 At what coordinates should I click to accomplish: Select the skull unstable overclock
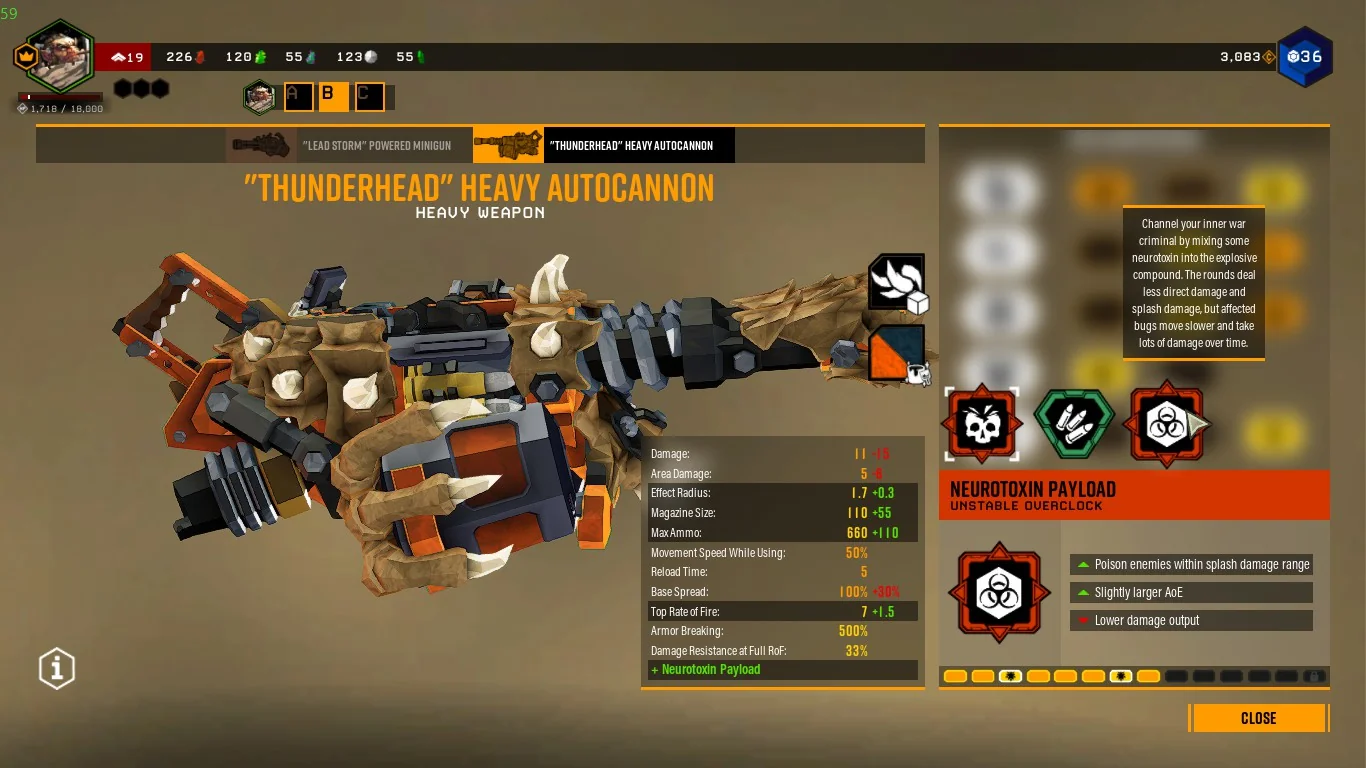pos(981,425)
